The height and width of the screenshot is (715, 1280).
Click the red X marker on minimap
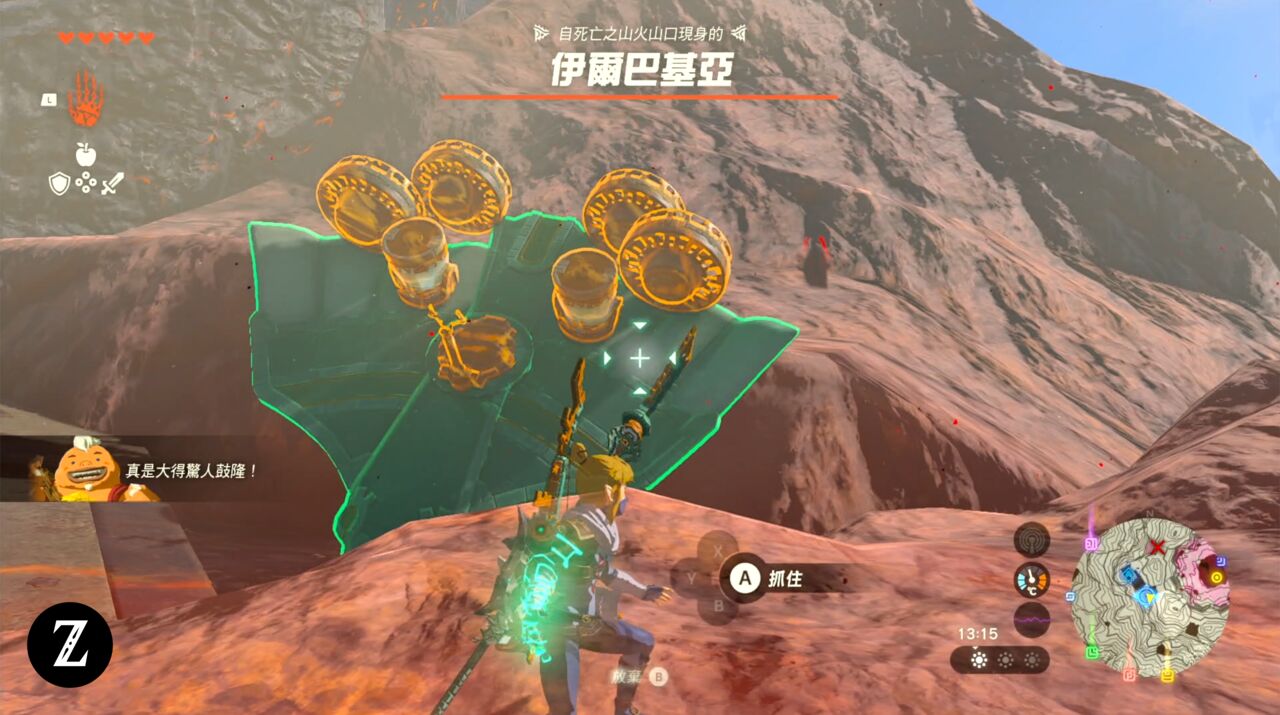point(1157,548)
